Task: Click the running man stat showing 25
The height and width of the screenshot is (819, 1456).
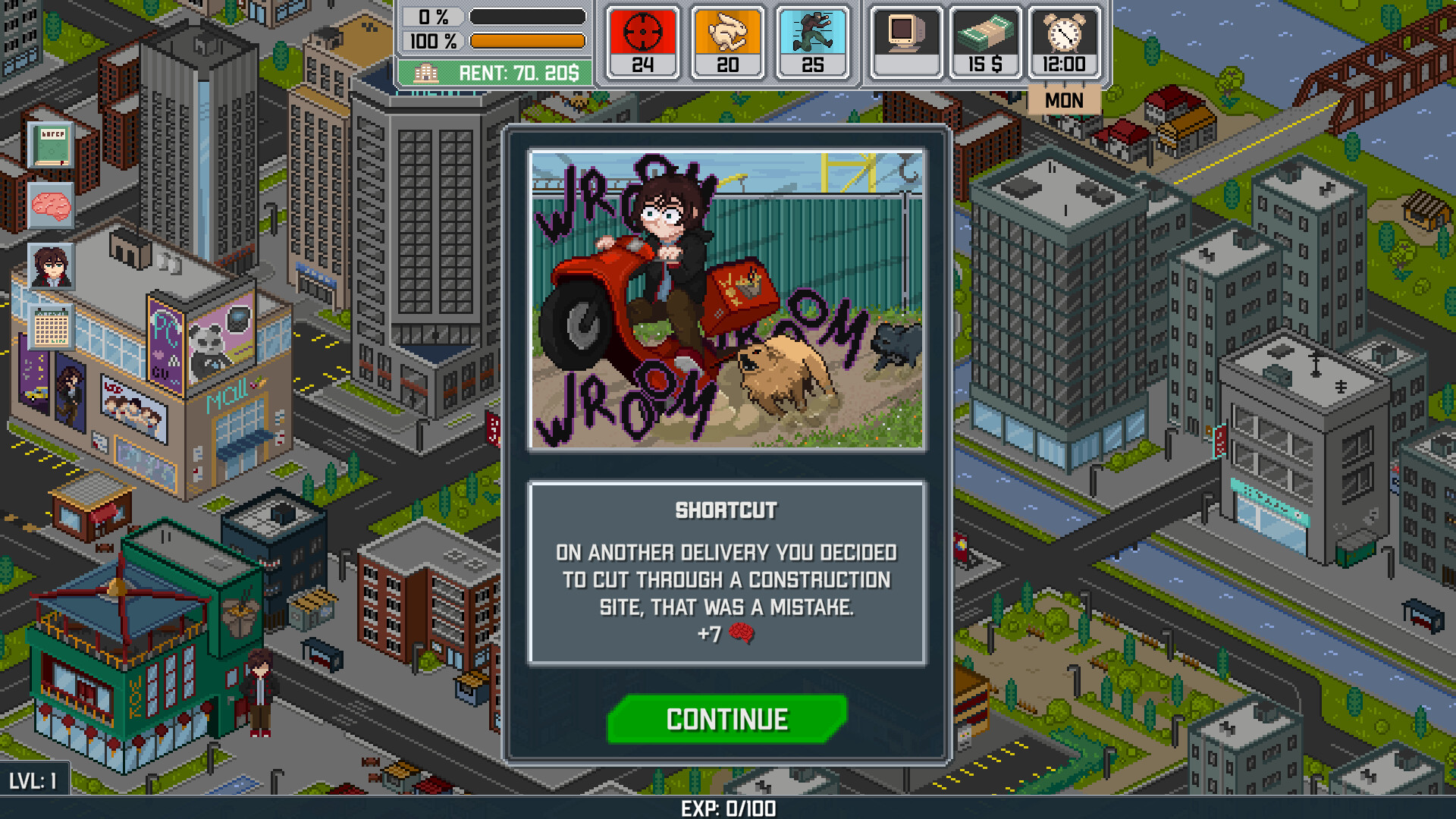Action: point(813,39)
